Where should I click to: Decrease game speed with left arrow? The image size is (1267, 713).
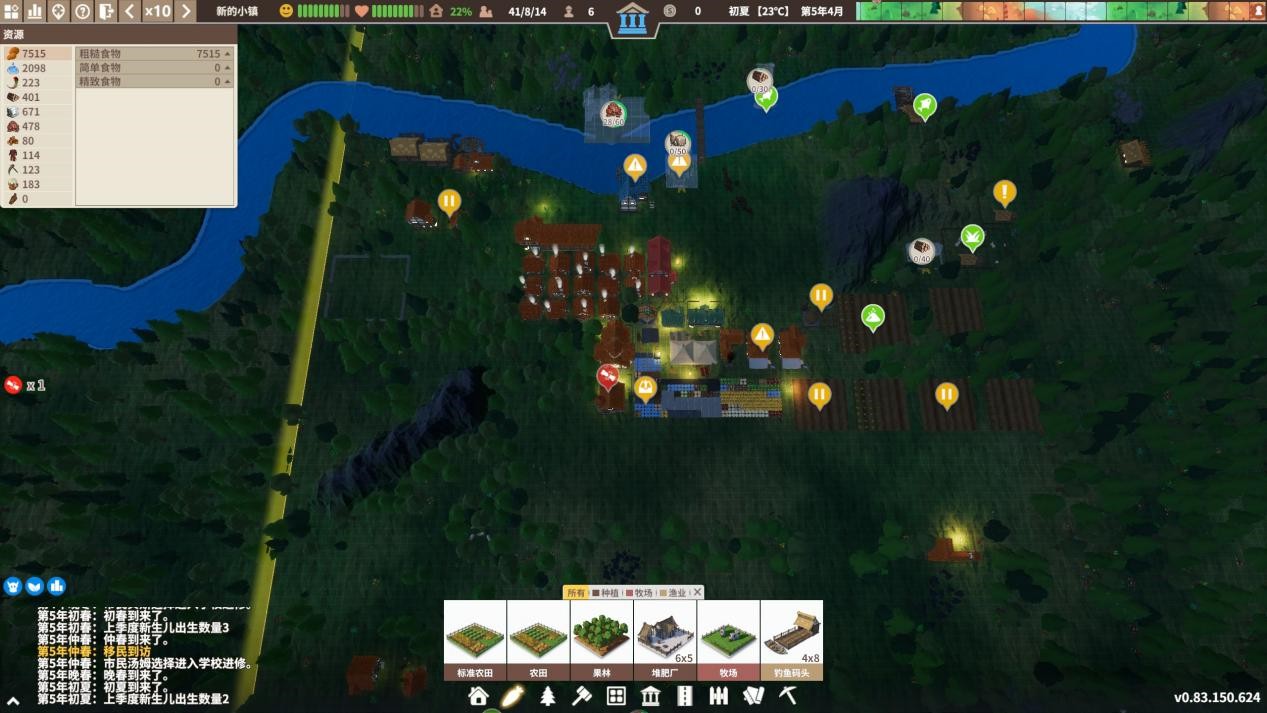[130, 11]
